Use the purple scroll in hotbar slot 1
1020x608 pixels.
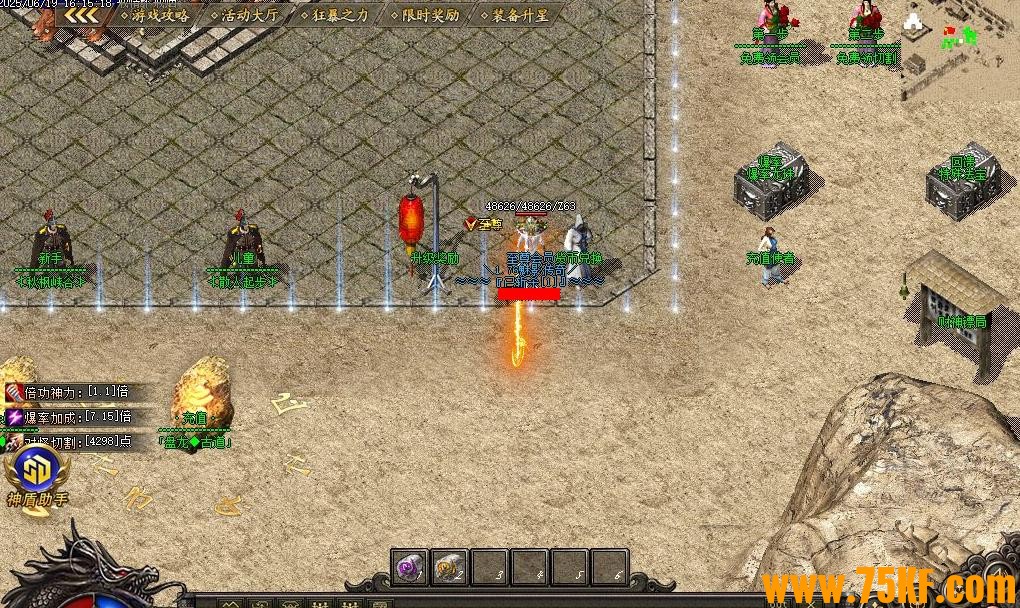pyautogui.click(x=409, y=567)
